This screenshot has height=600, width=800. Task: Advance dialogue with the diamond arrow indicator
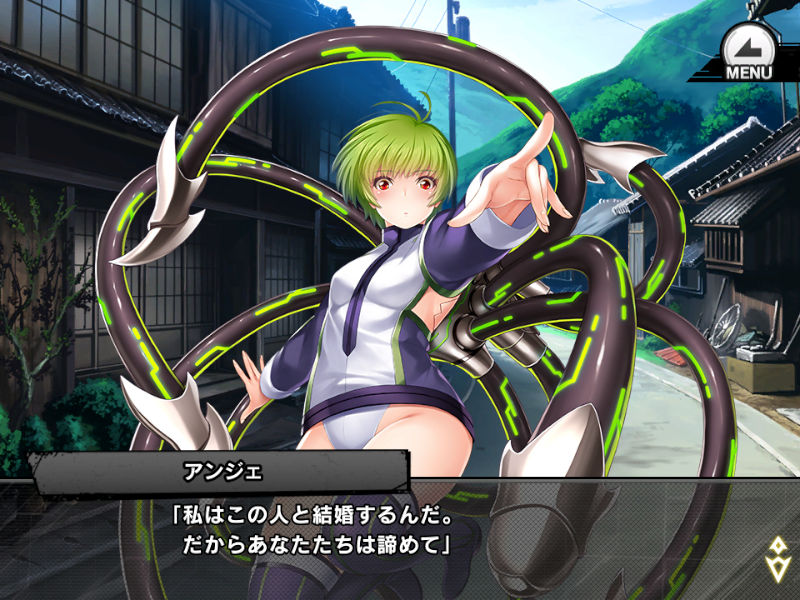(775, 558)
